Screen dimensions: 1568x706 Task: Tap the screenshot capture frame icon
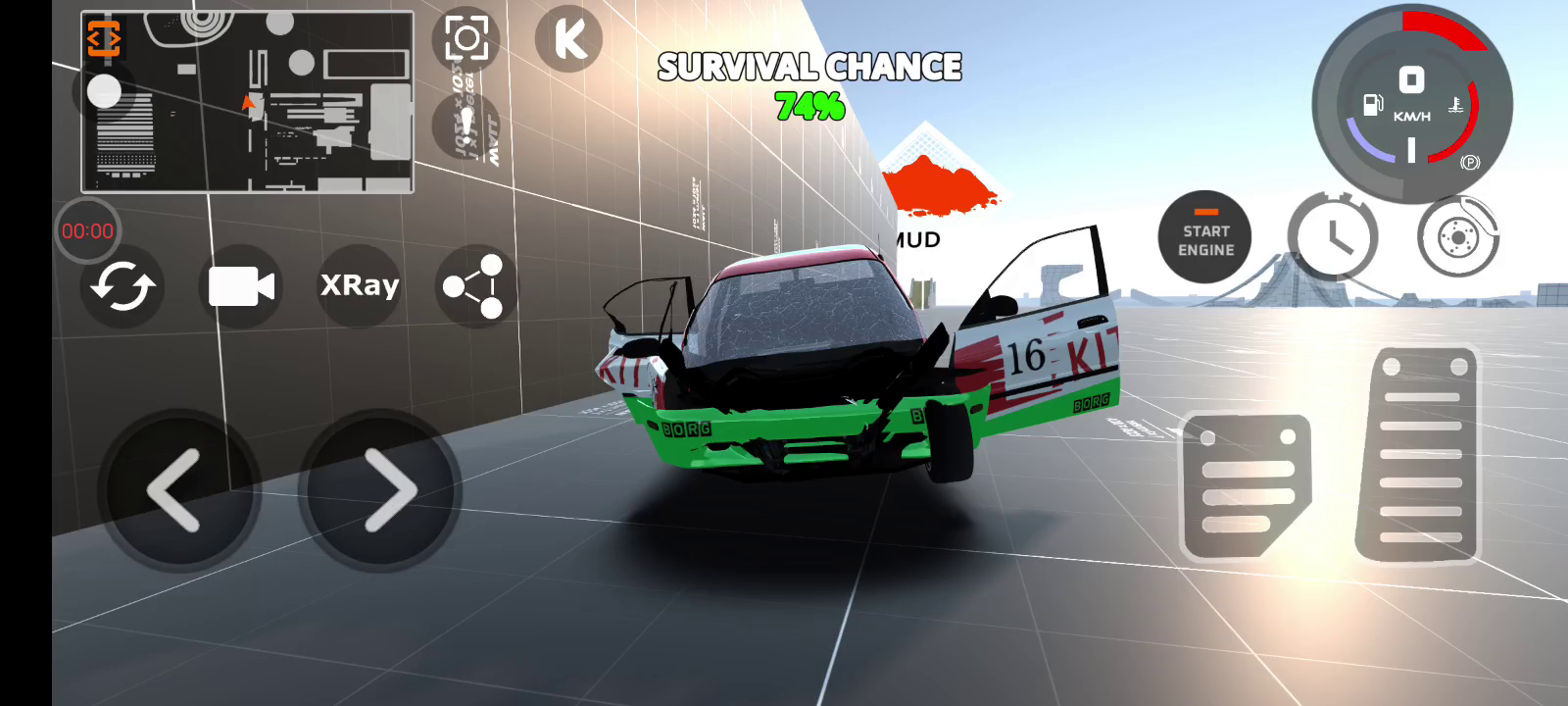[466, 39]
